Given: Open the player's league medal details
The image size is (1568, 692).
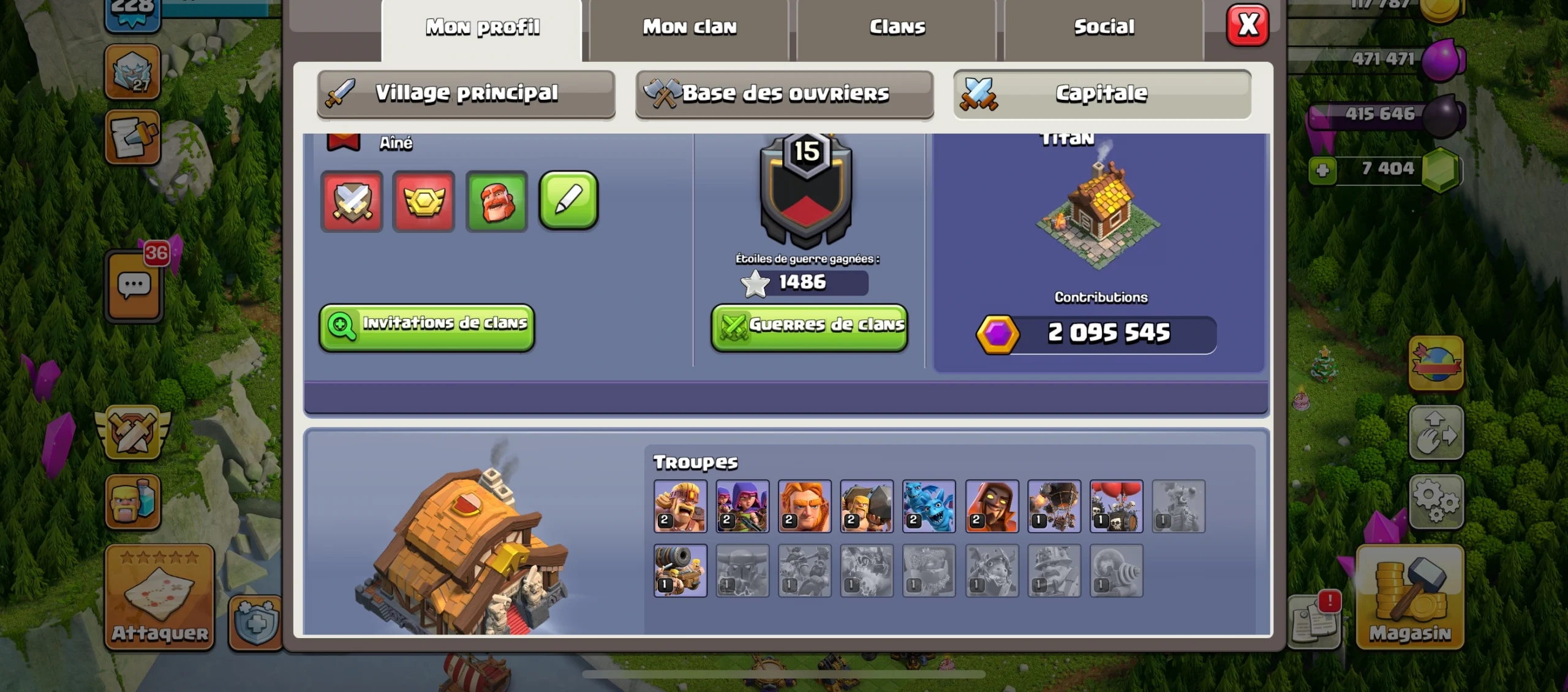Looking at the screenshot, I should click(x=424, y=201).
